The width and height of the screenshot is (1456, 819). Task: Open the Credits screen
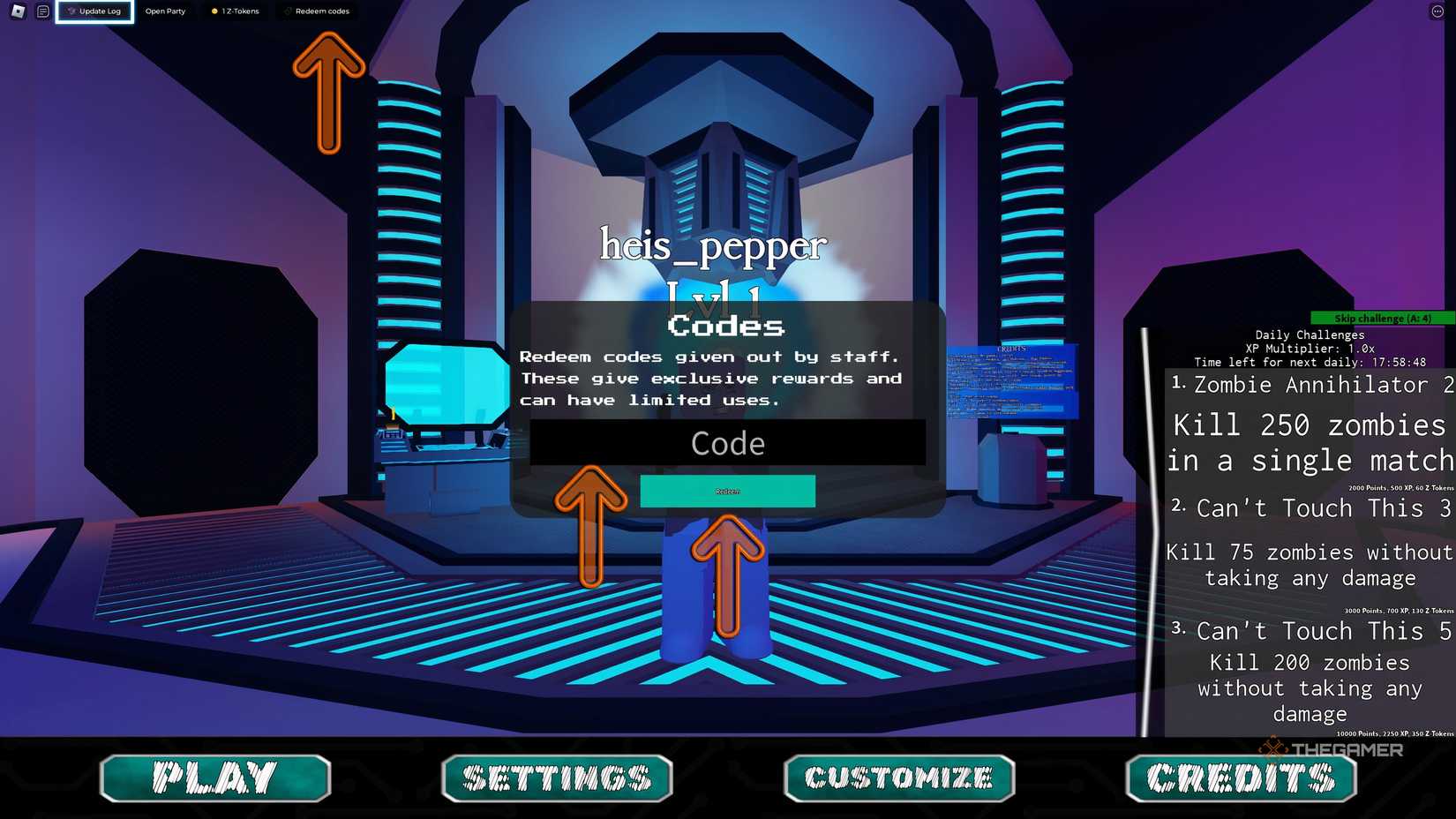(1239, 778)
